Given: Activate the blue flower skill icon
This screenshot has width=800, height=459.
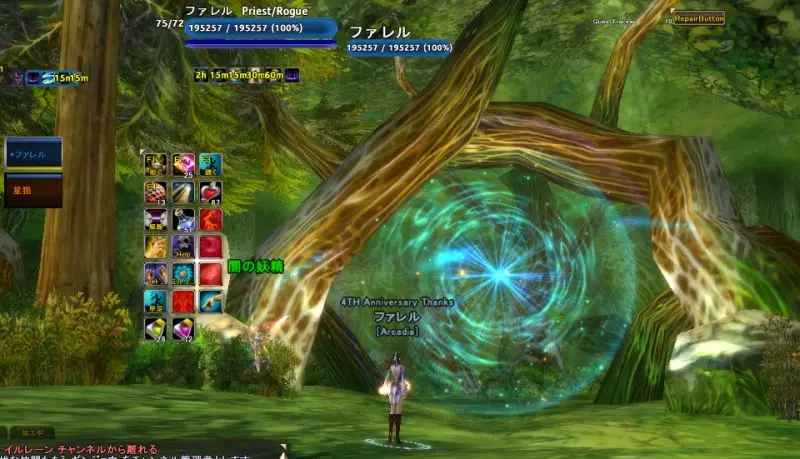Looking at the screenshot, I should point(184,273).
